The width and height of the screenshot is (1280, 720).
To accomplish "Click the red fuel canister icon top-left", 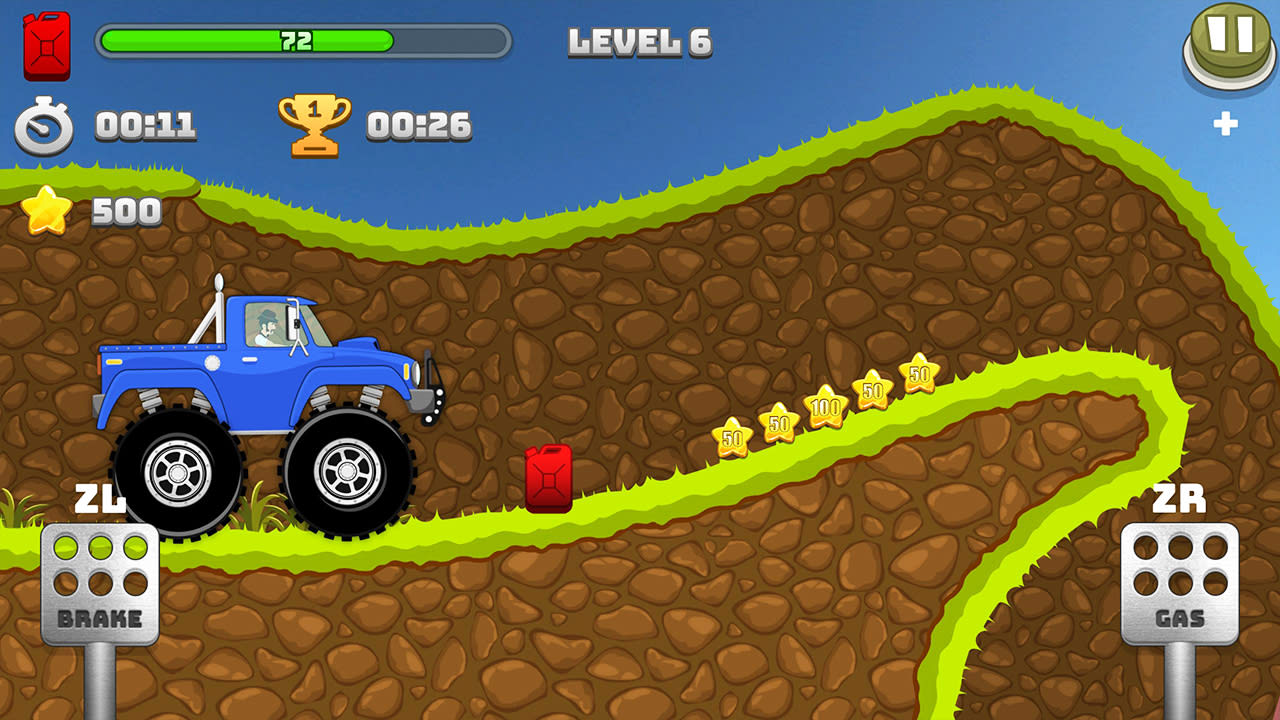I will [x=45, y=45].
